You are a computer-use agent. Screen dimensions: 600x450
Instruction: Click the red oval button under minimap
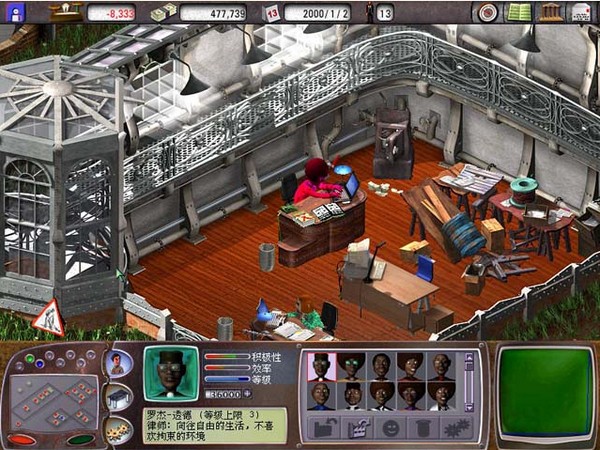tap(22, 439)
